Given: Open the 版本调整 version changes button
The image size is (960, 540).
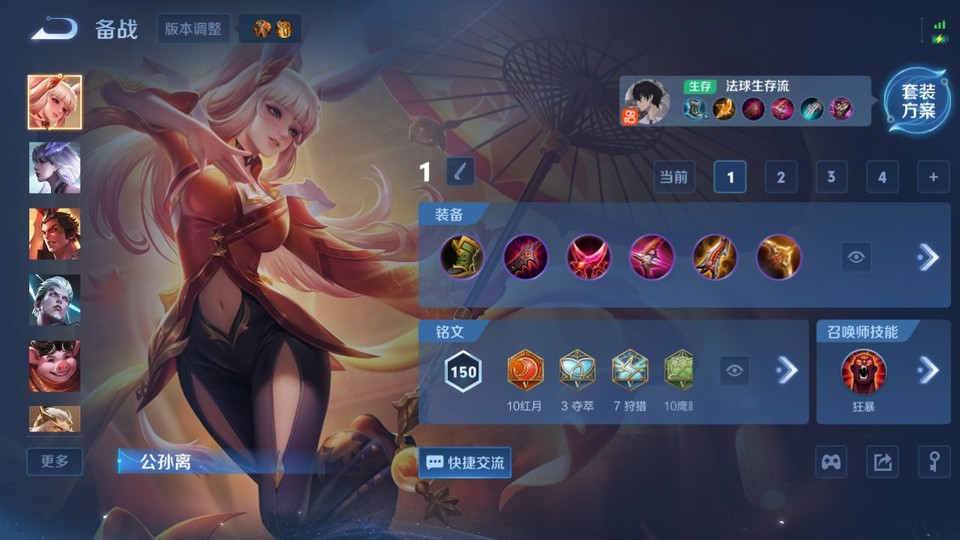Looking at the screenshot, I should tap(193, 28).
